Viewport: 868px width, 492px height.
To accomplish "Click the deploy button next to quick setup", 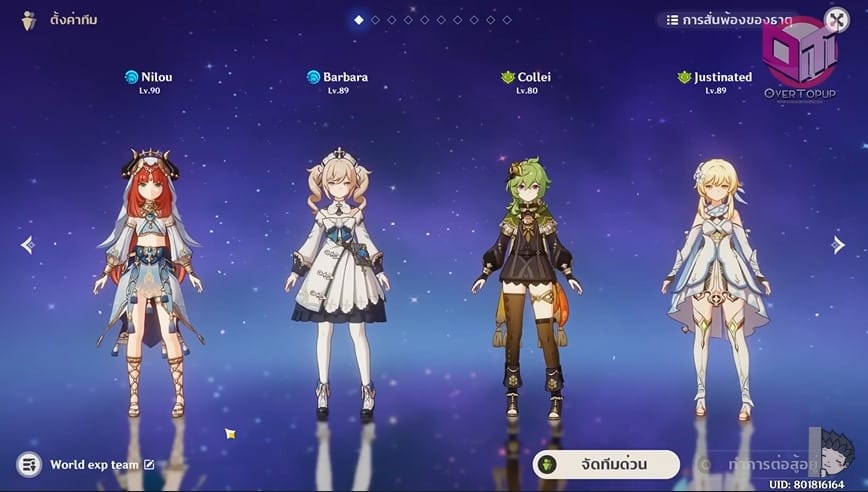I will click(x=760, y=465).
